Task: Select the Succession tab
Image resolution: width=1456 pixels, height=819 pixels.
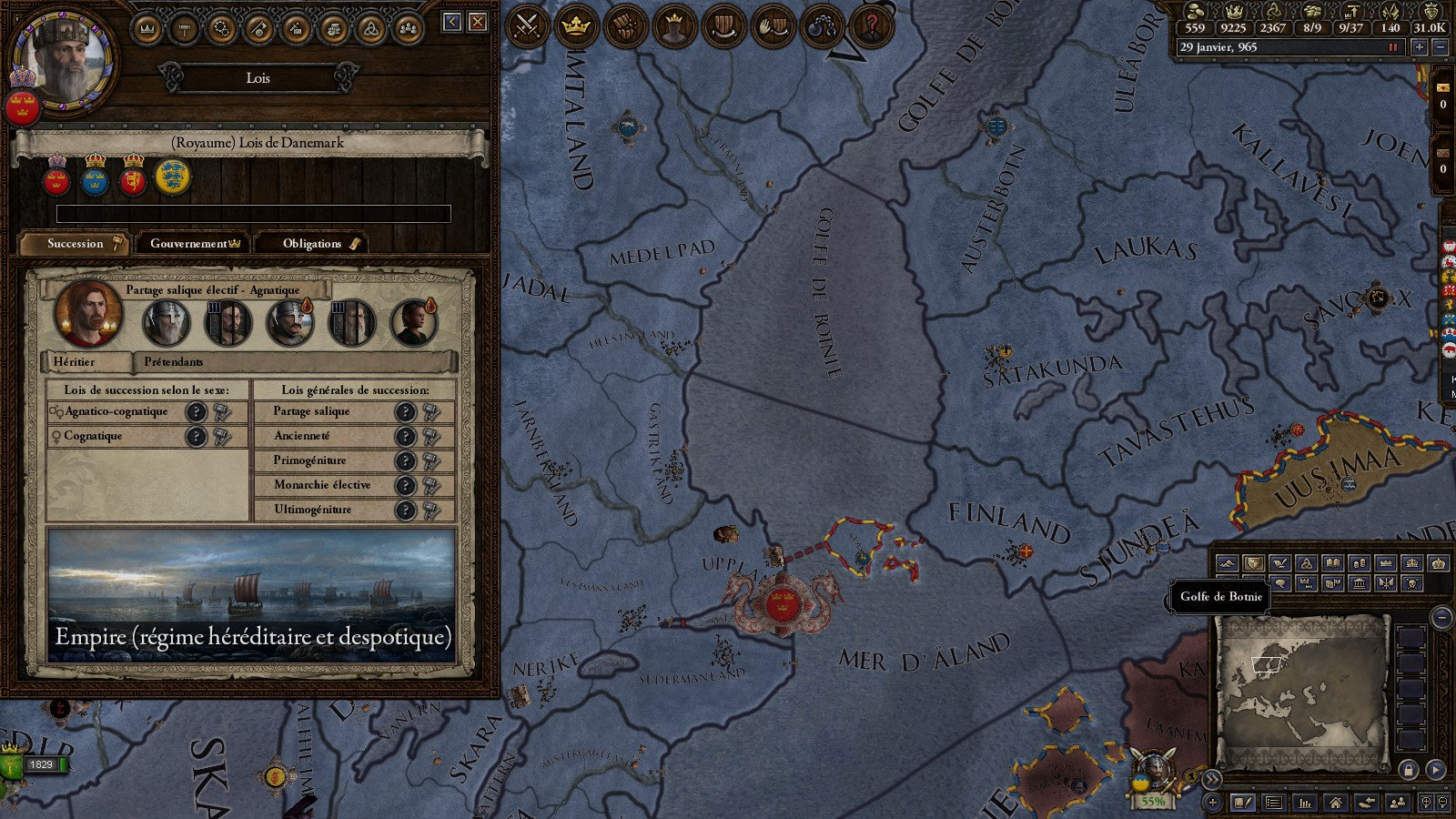Action: point(76,243)
